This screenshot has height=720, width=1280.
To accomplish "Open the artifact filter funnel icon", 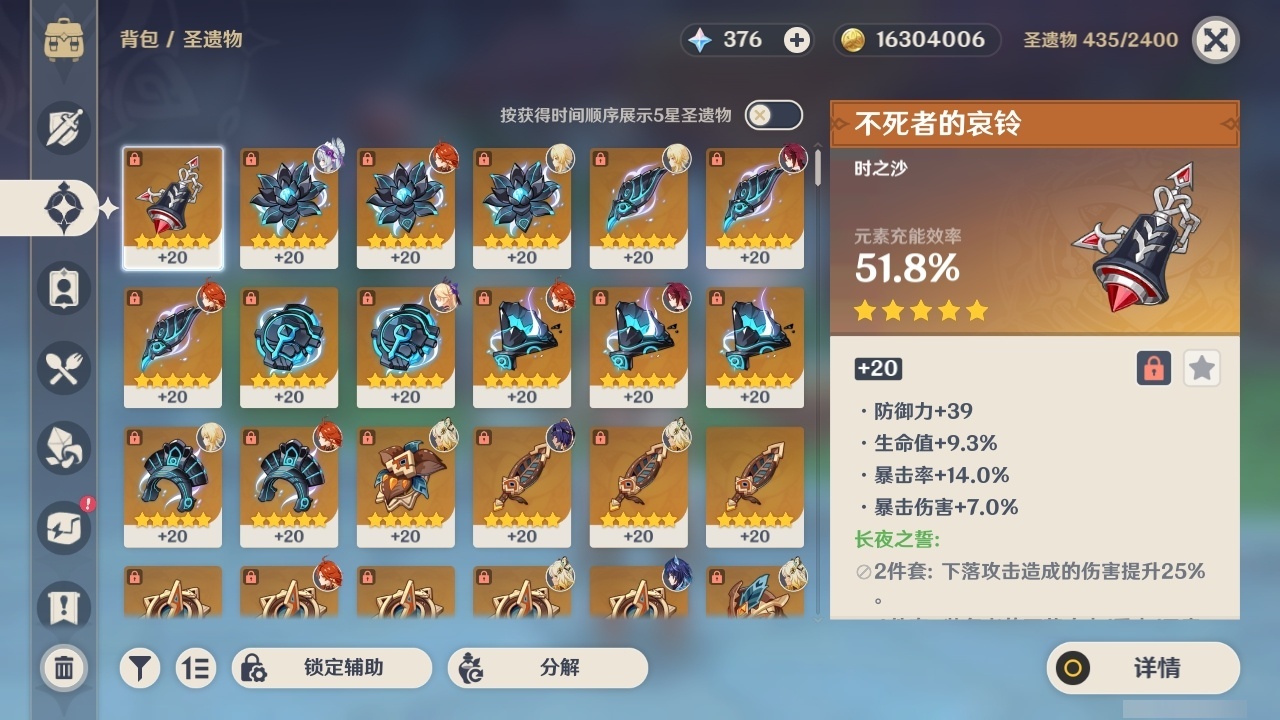I will pyautogui.click(x=140, y=668).
